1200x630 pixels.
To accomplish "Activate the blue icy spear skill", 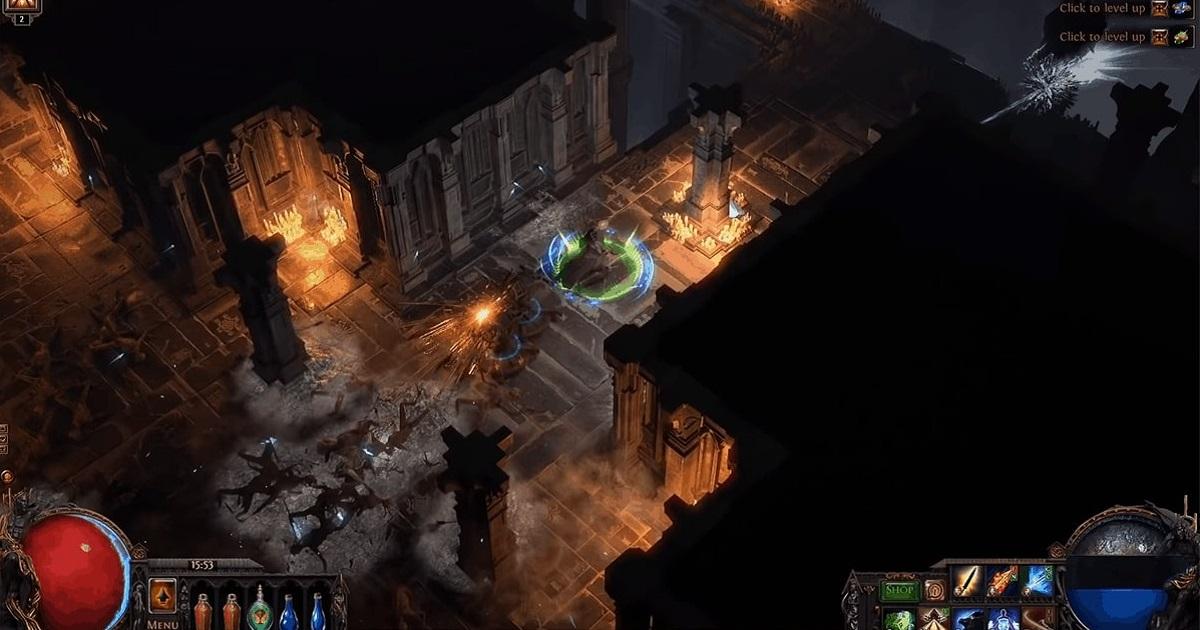I will (x=1038, y=581).
